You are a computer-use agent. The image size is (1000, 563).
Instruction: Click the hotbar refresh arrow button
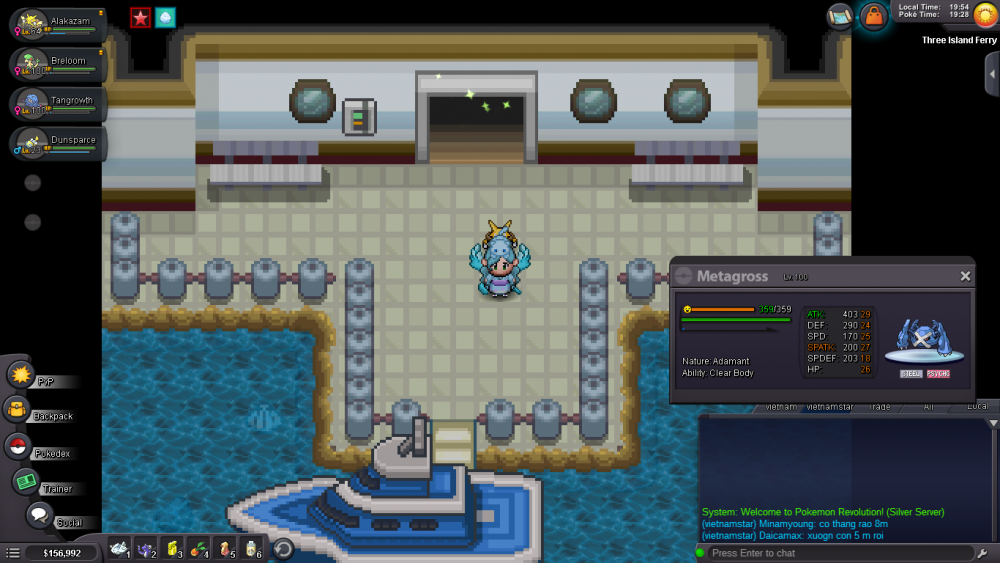click(x=283, y=548)
